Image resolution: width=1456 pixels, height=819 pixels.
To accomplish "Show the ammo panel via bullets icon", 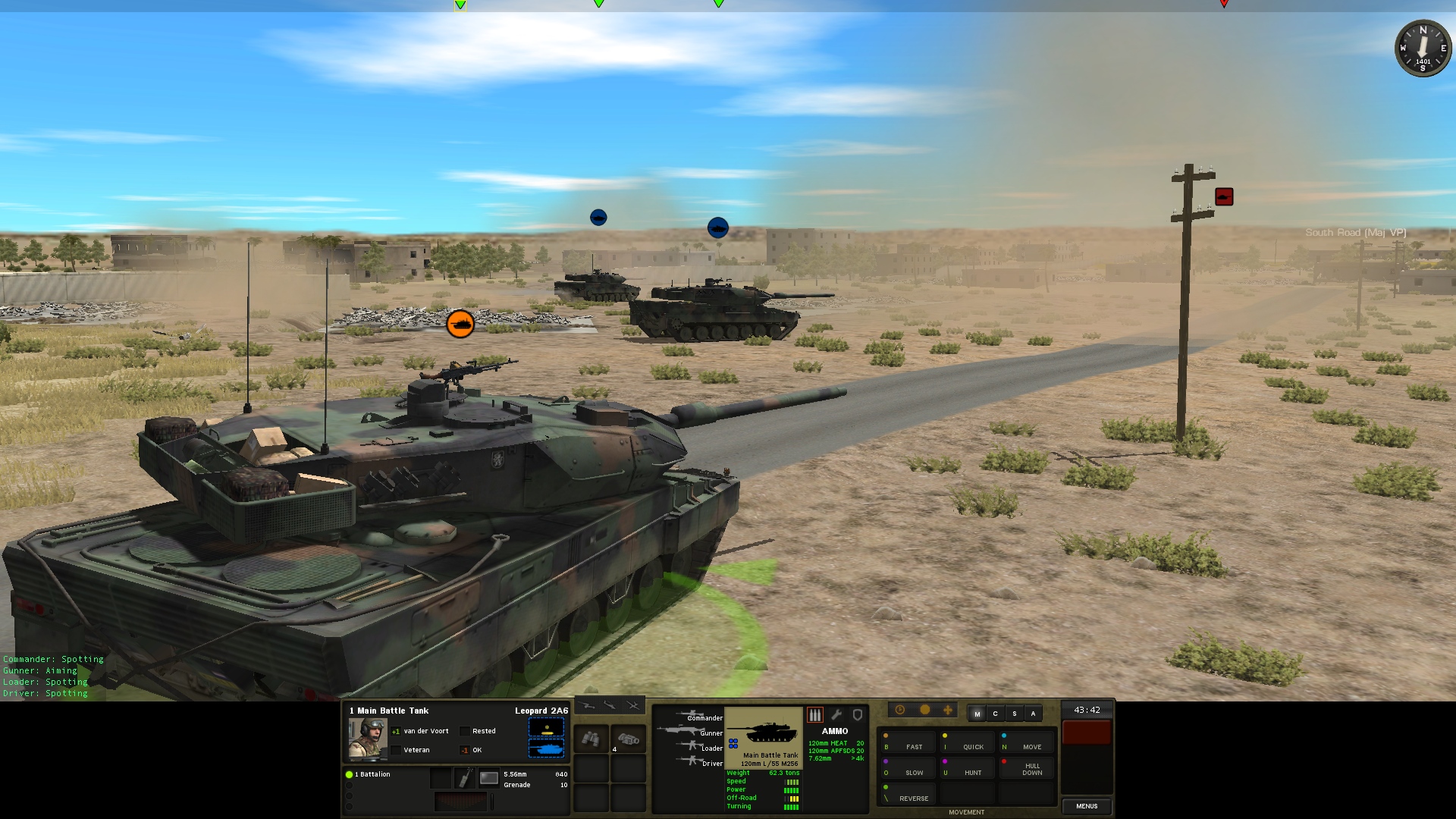I will tap(815, 714).
